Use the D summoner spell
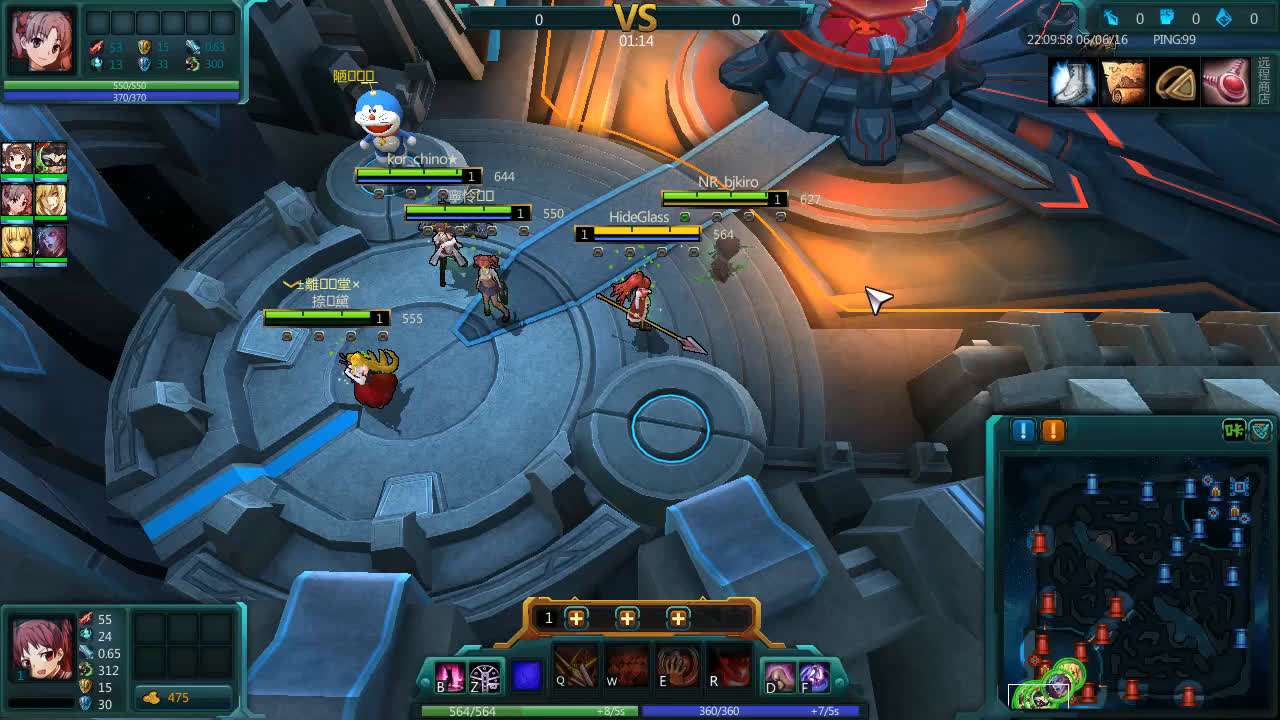Image resolution: width=1280 pixels, height=720 pixels. click(x=780, y=677)
